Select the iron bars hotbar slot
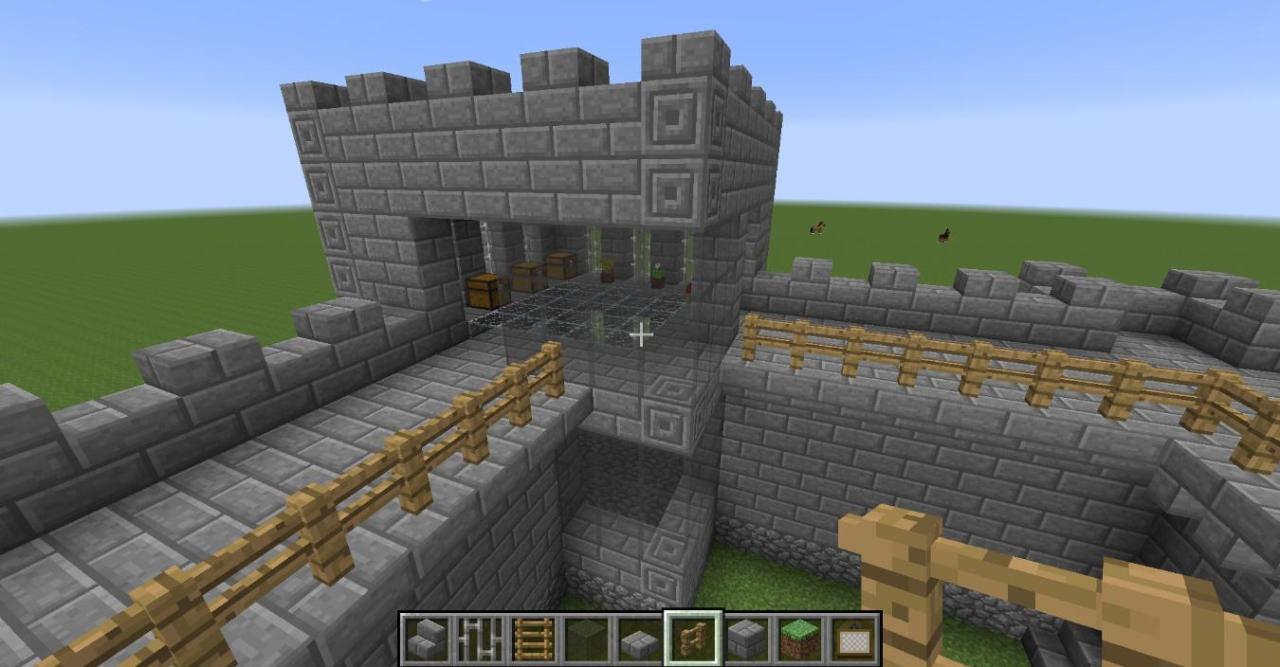 coord(480,638)
